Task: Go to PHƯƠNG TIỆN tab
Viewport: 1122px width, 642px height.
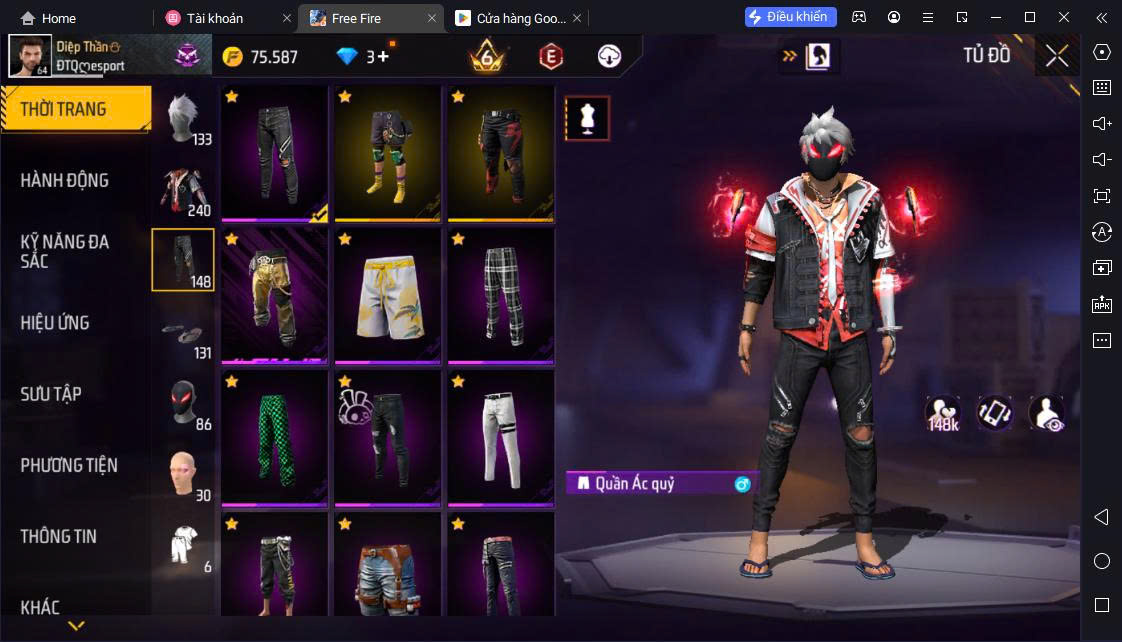Action: coord(69,465)
